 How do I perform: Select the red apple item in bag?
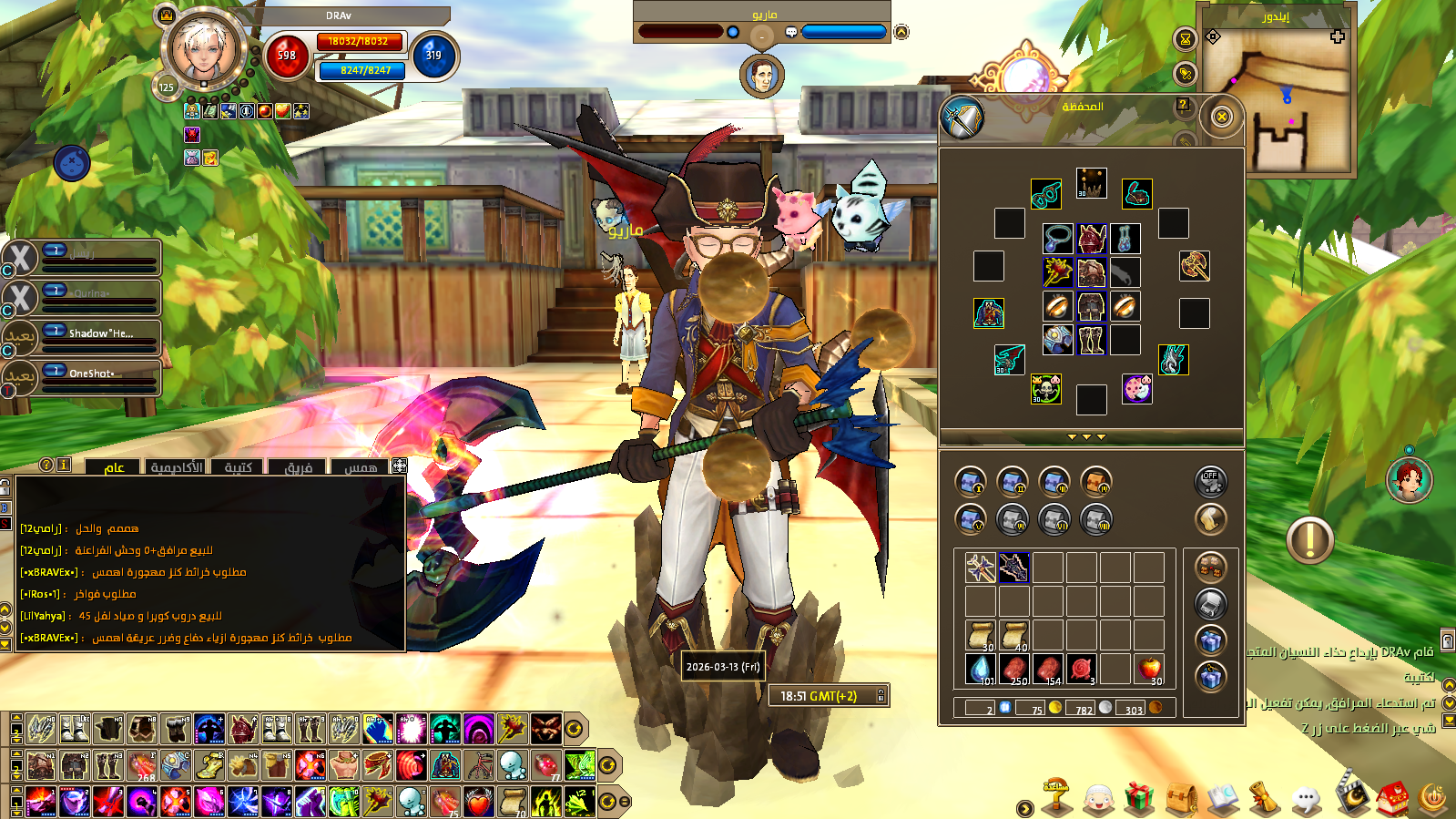pos(1150,670)
